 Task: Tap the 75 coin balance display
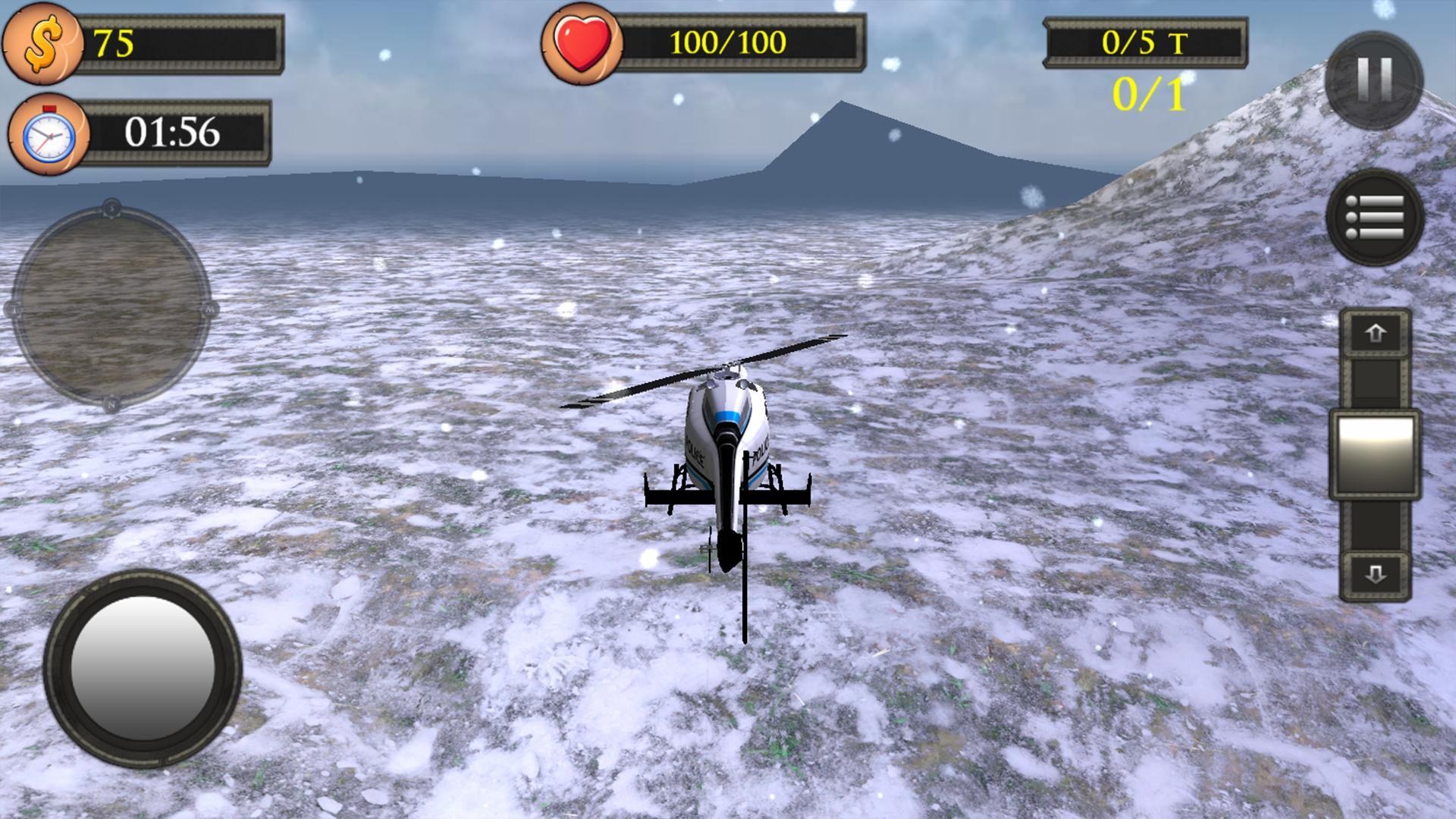click(x=114, y=43)
